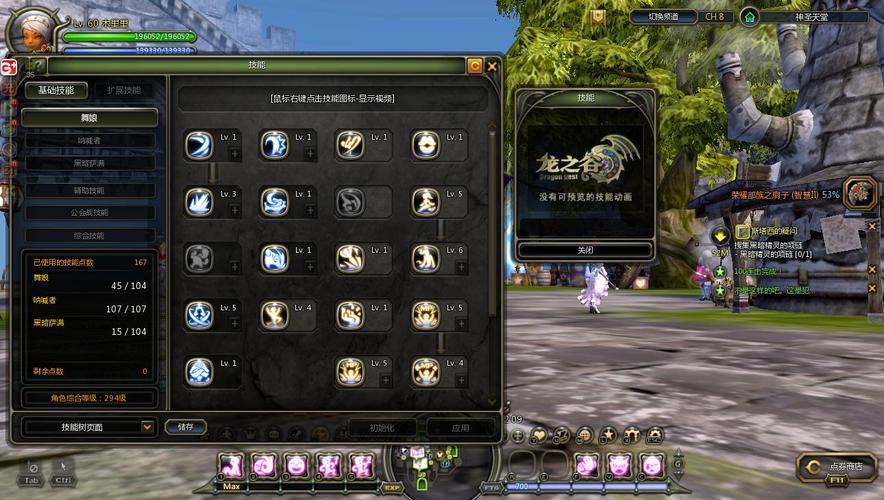Image resolution: width=884 pixels, height=500 pixels.
Task: Click the 初始化 reset button
Action: [382, 427]
